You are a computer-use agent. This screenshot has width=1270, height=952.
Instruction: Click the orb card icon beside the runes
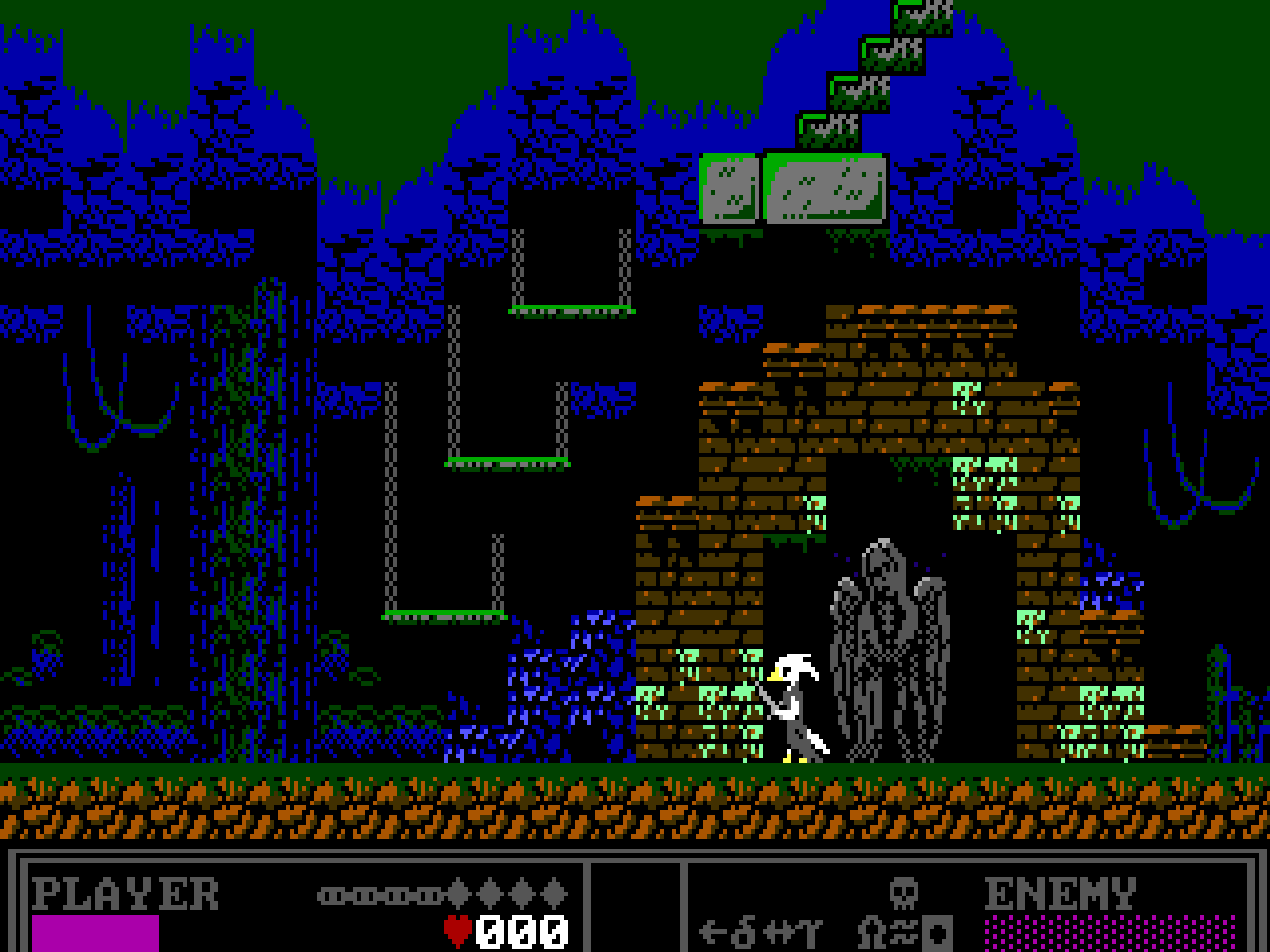[936, 933]
